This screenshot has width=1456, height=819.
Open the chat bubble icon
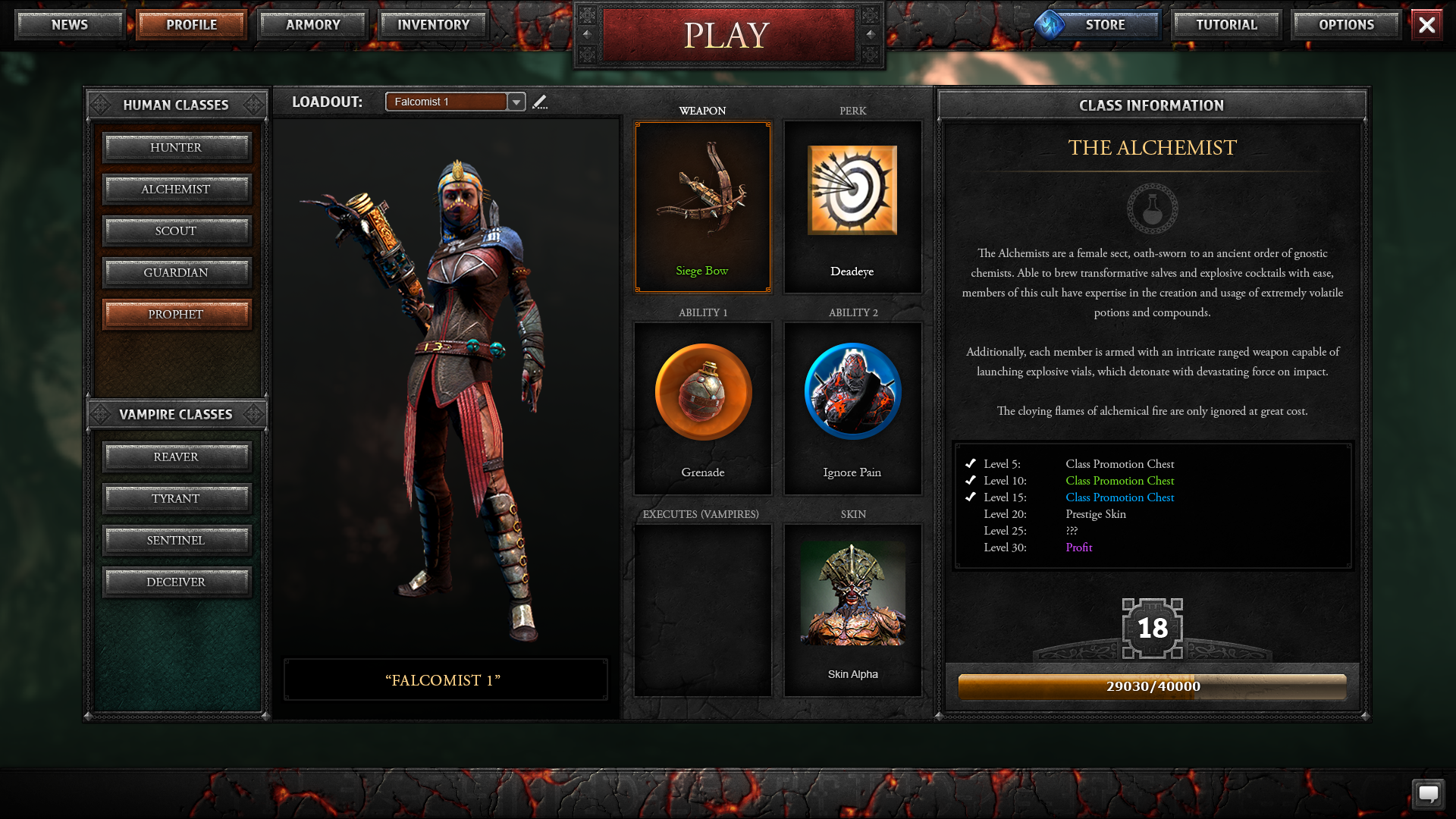point(1428,794)
